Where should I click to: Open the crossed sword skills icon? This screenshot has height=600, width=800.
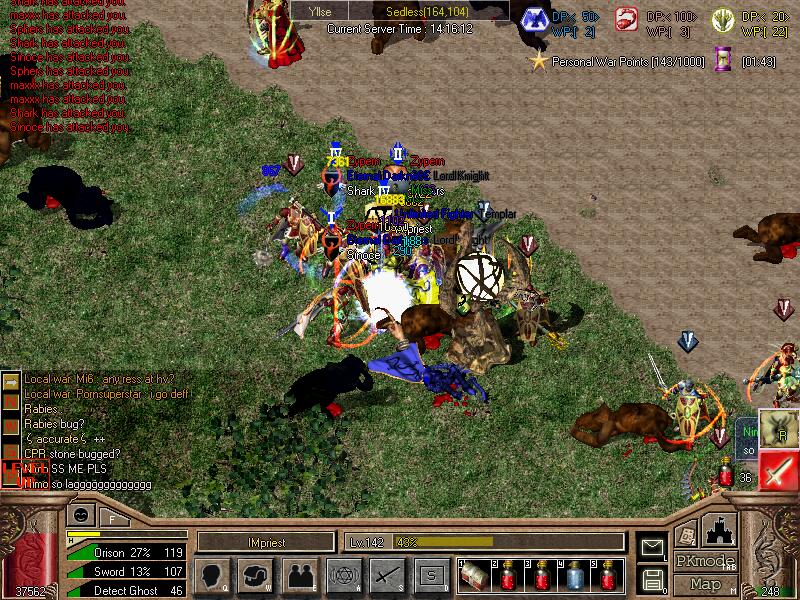(387, 574)
